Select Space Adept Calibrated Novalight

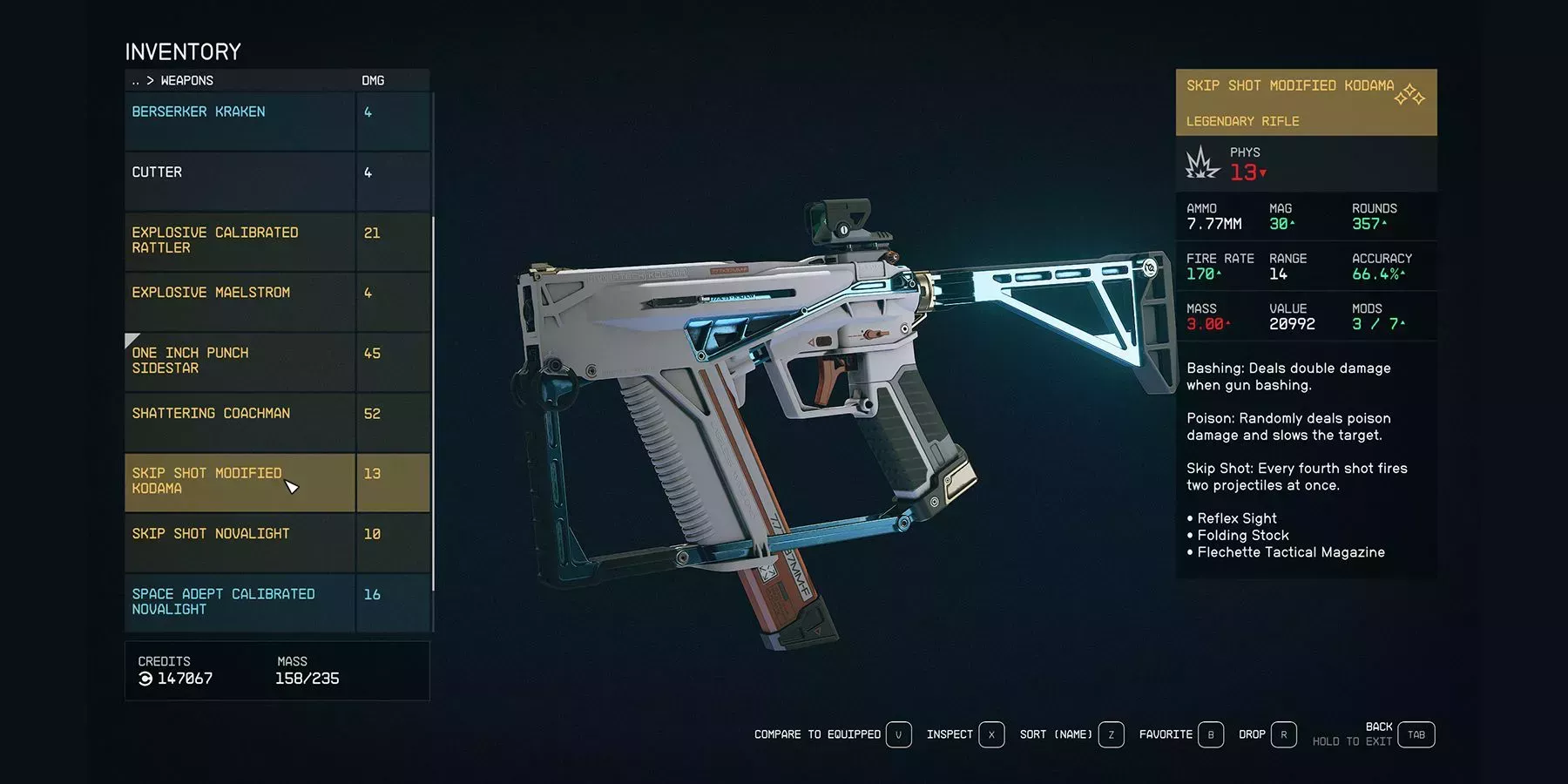click(x=240, y=602)
